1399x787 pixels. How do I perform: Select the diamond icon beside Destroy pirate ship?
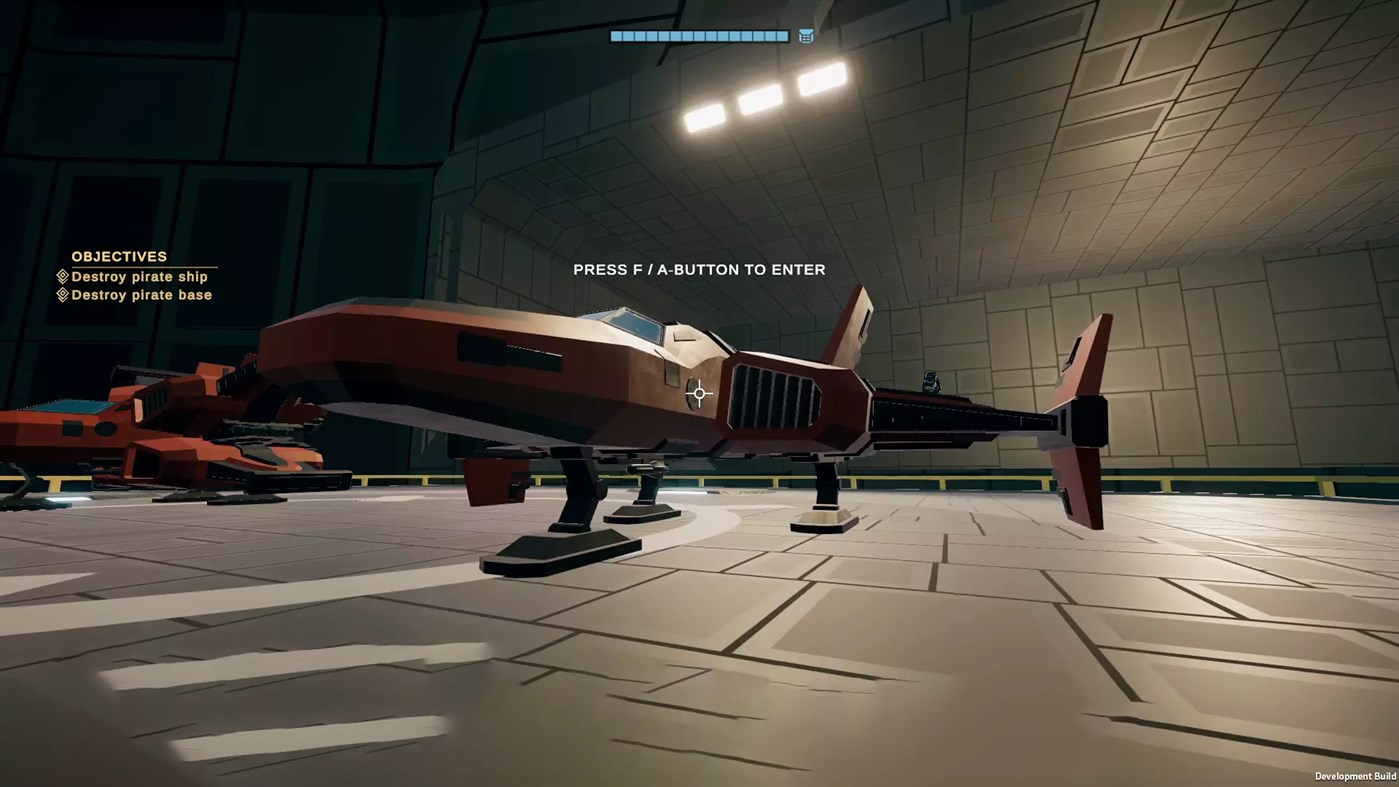(63, 276)
